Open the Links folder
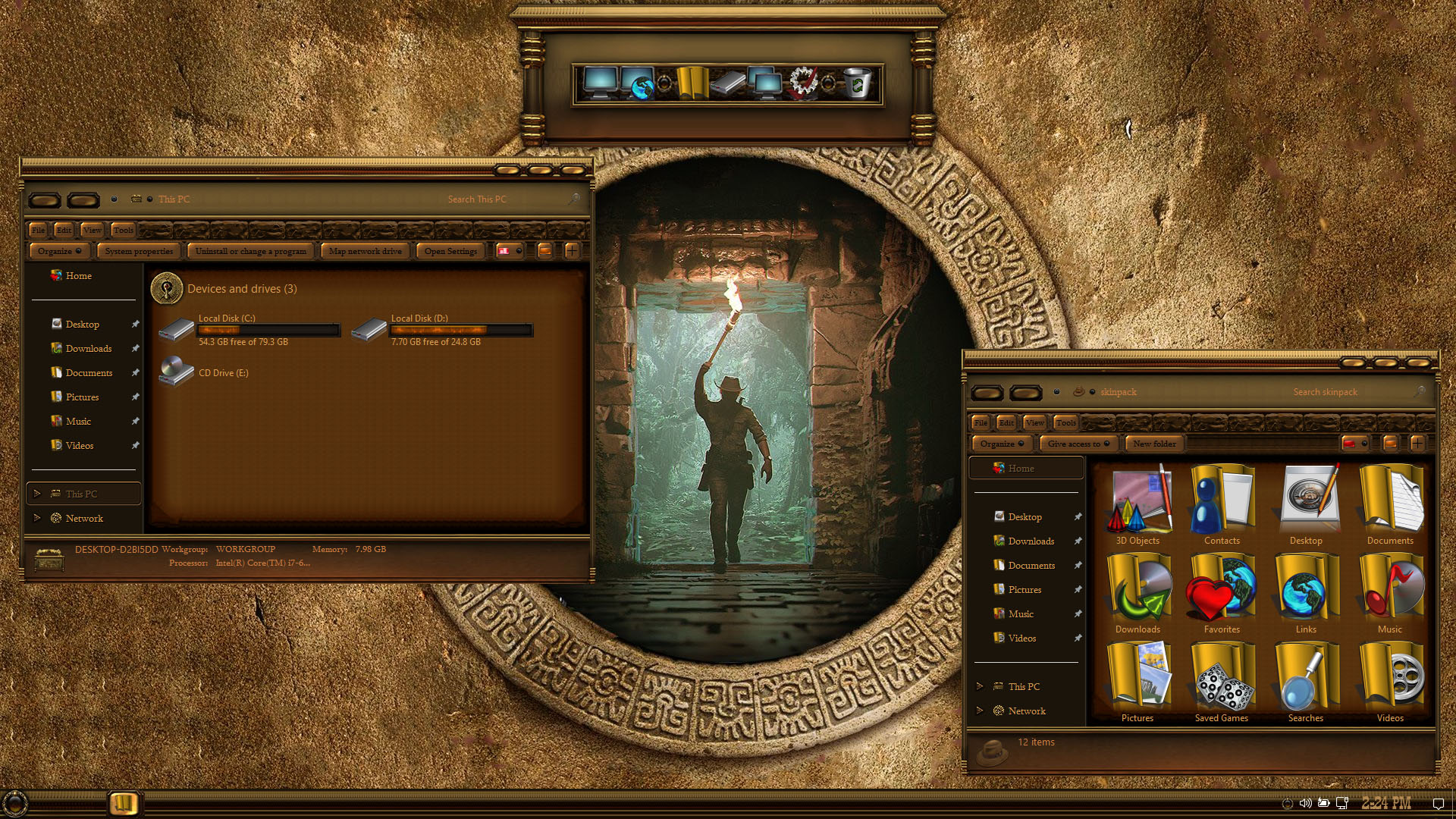This screenshot has height=819, width=1456. (1305, 592)
